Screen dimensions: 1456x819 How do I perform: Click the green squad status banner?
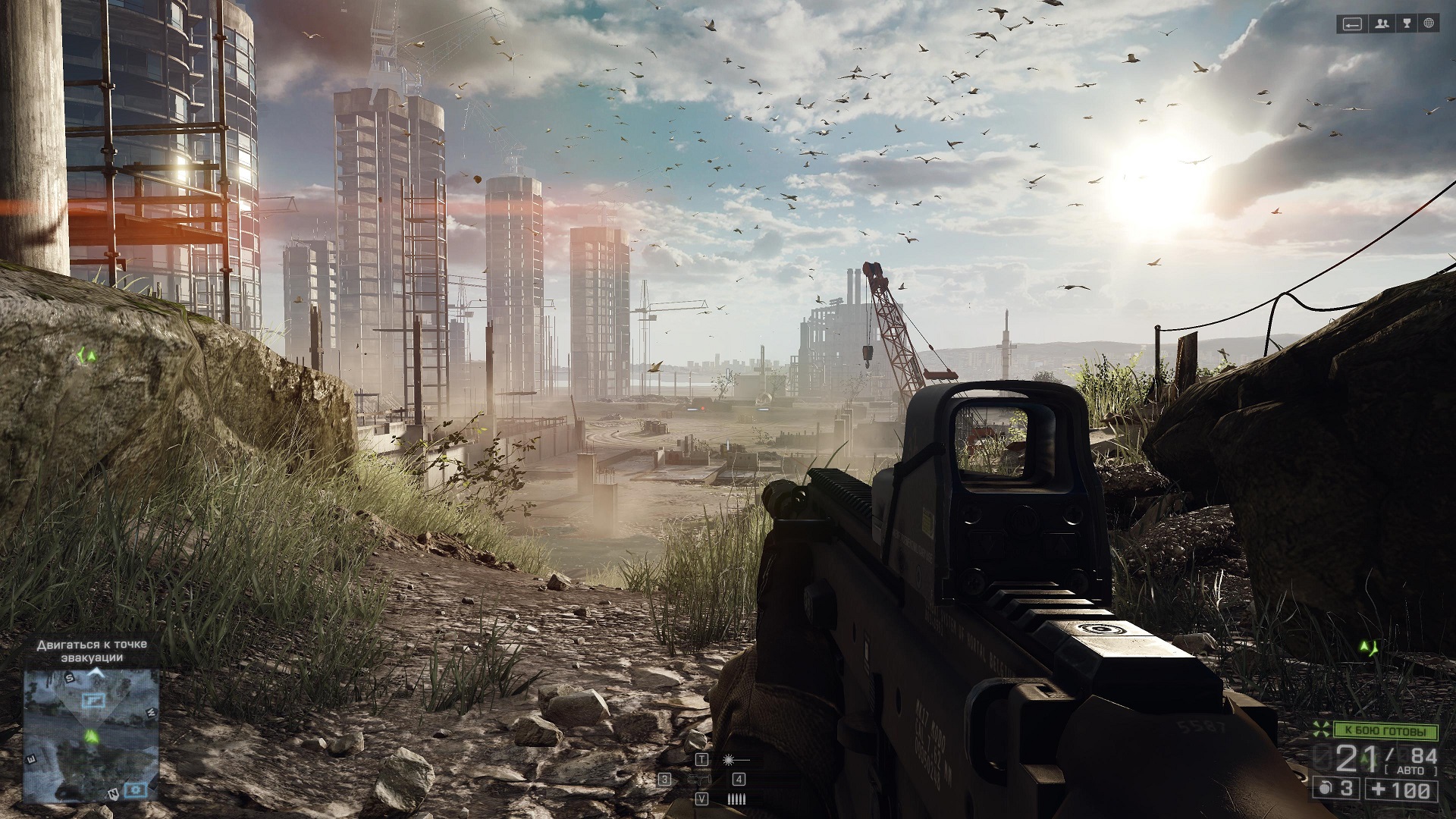point(1385,732)
